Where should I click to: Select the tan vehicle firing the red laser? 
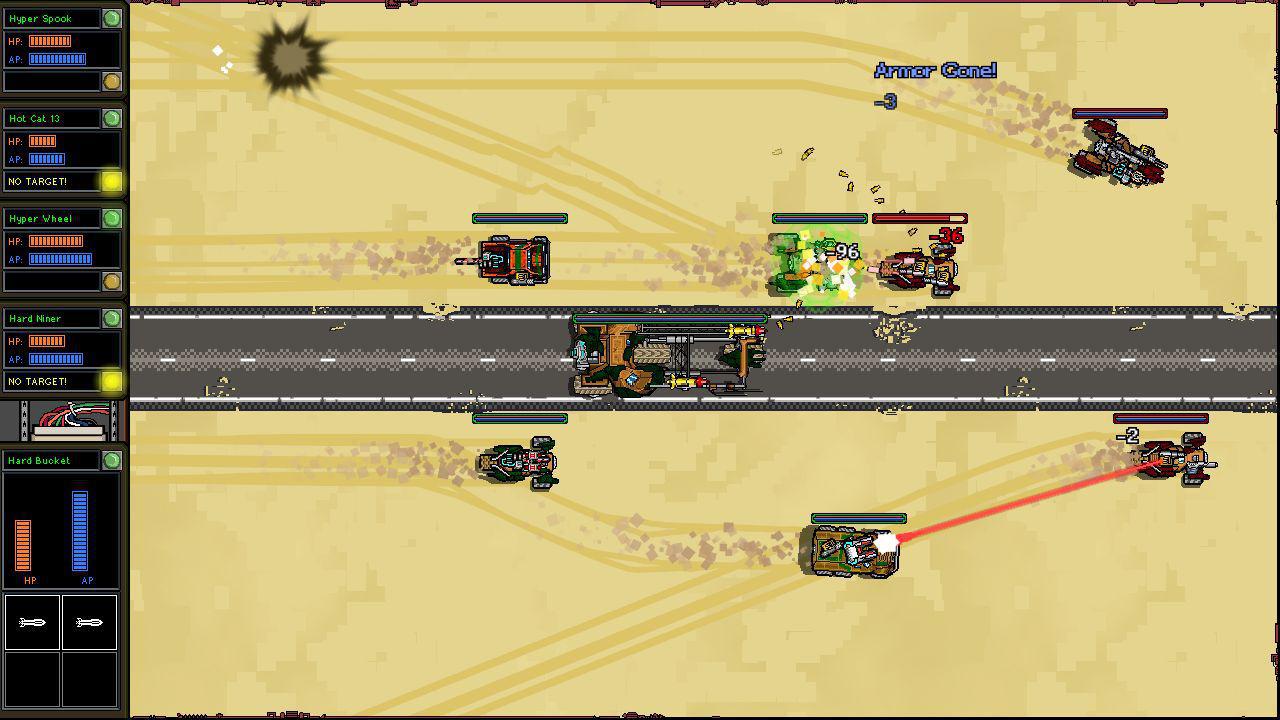tap(855, 548)
